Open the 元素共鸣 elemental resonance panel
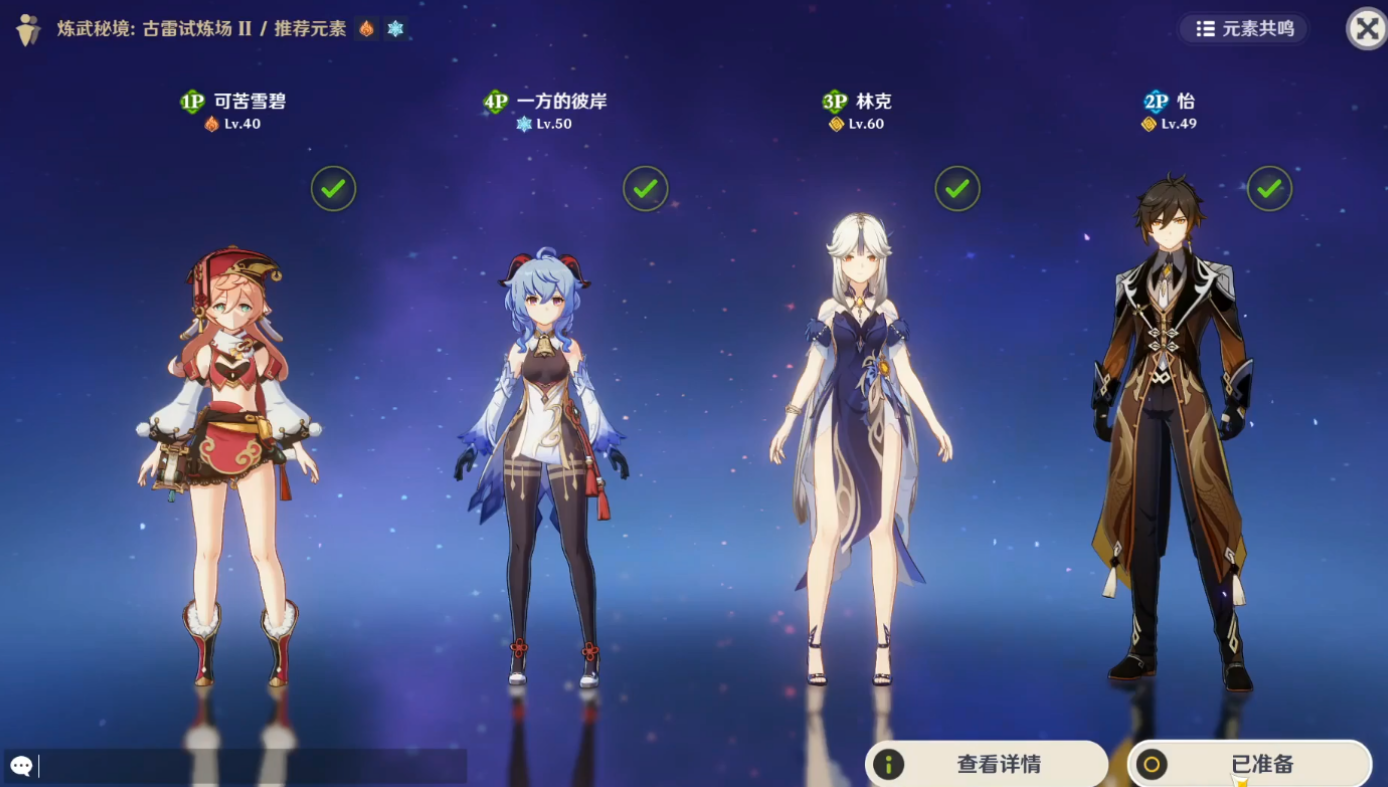 coord(1244,29)
